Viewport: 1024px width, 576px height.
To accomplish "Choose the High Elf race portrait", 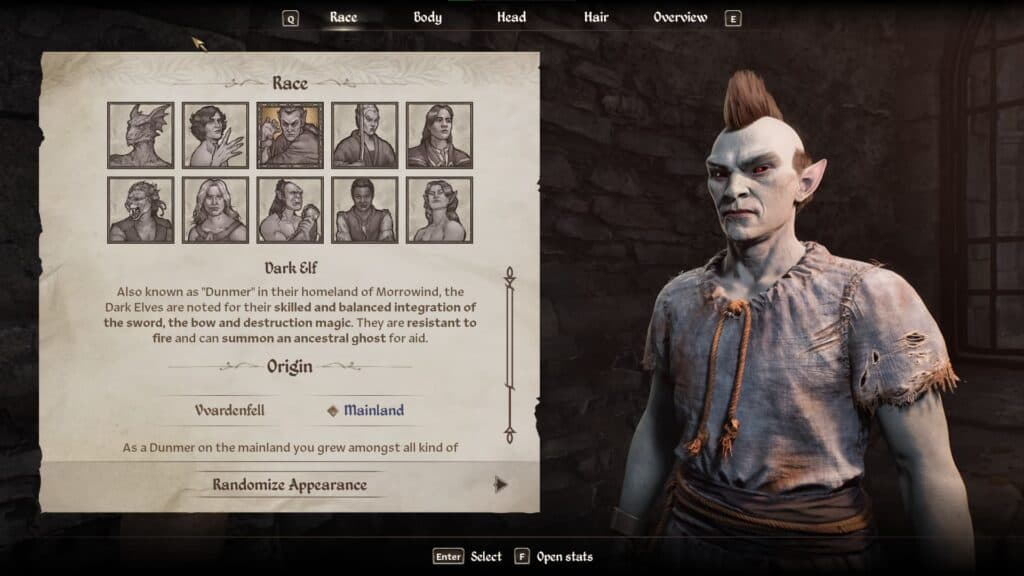I will 365,135.
